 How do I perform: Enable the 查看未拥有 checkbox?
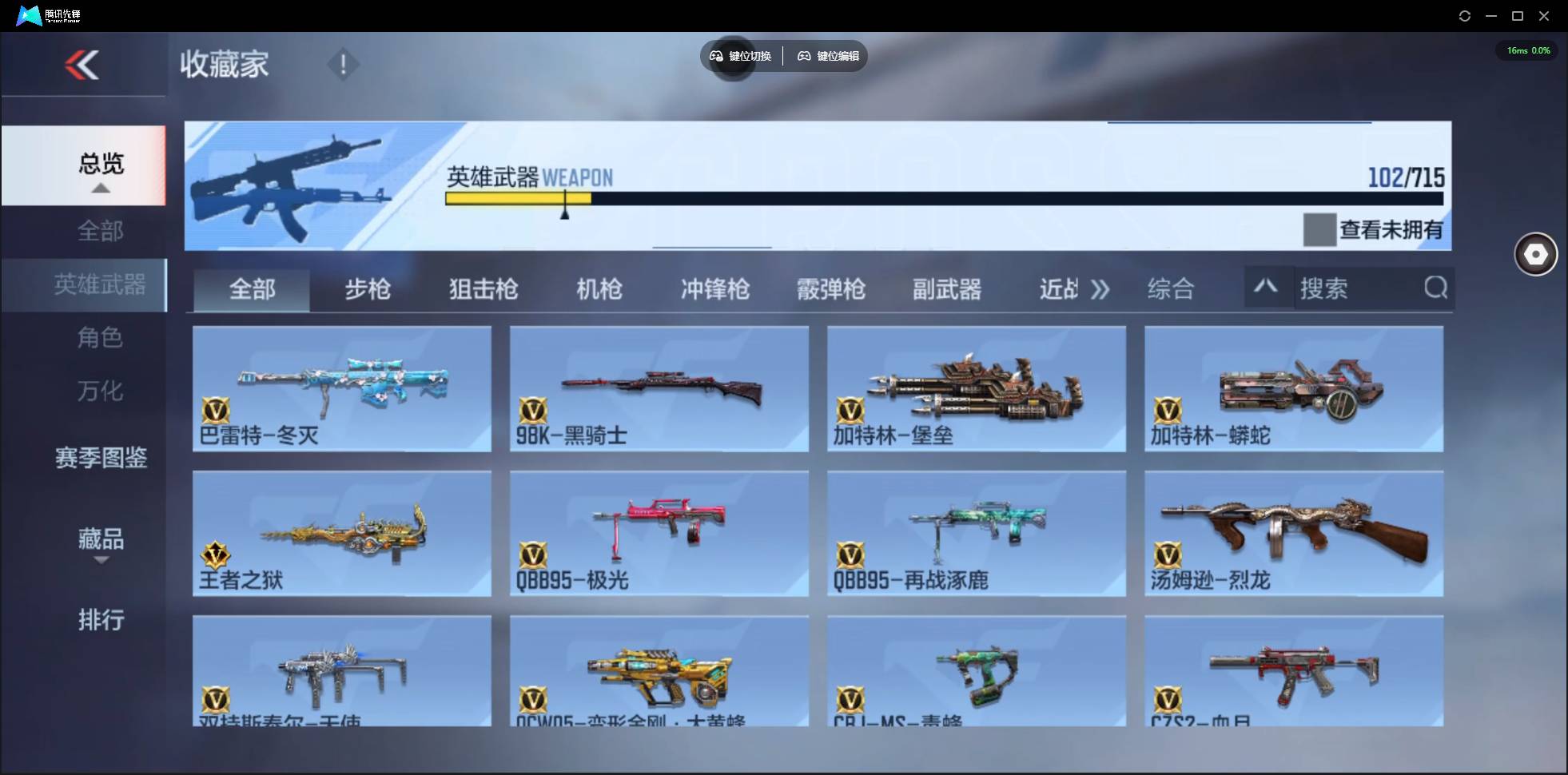(1319, 229)
